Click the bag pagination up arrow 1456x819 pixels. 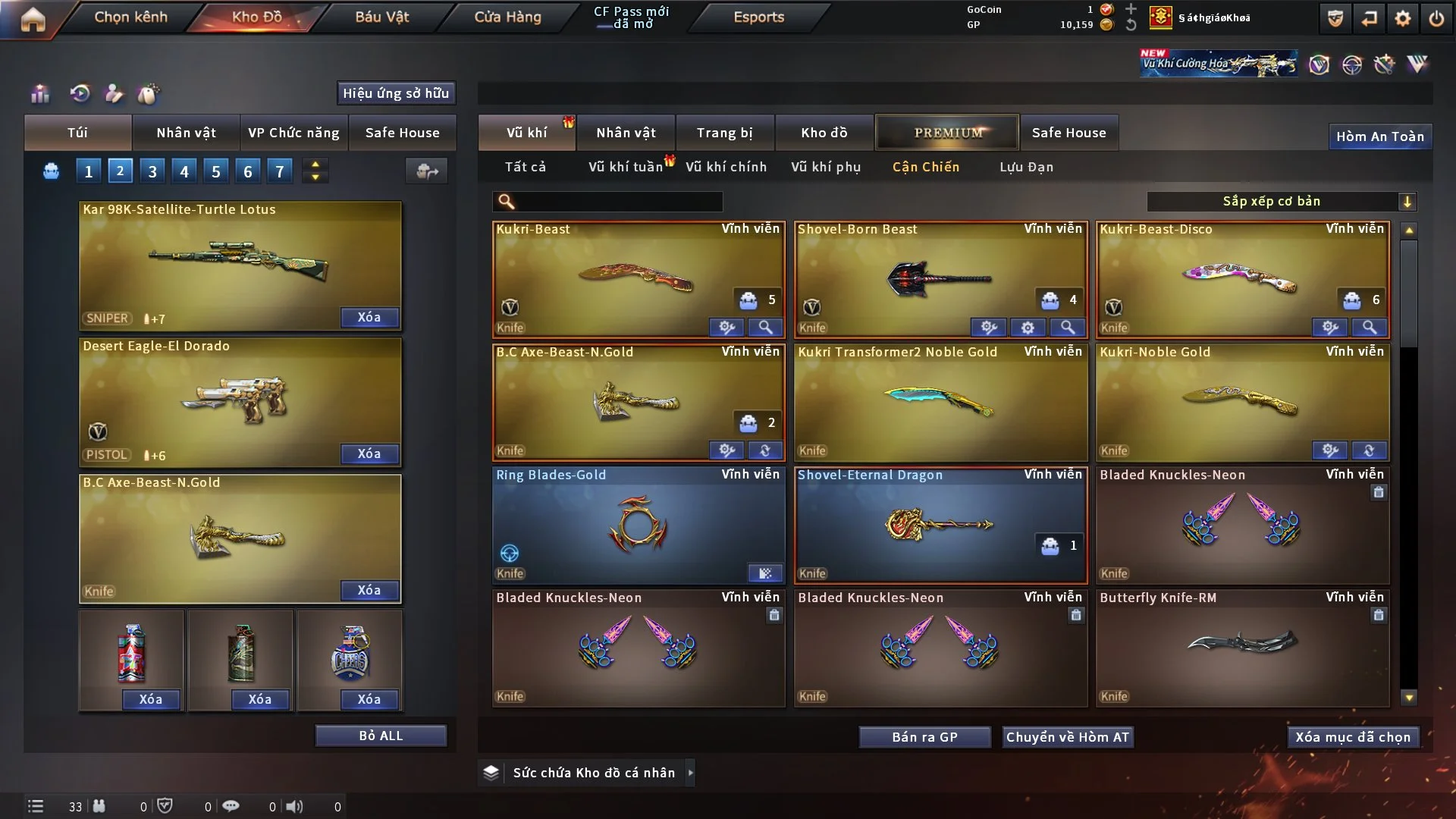(x=315, y=165)
